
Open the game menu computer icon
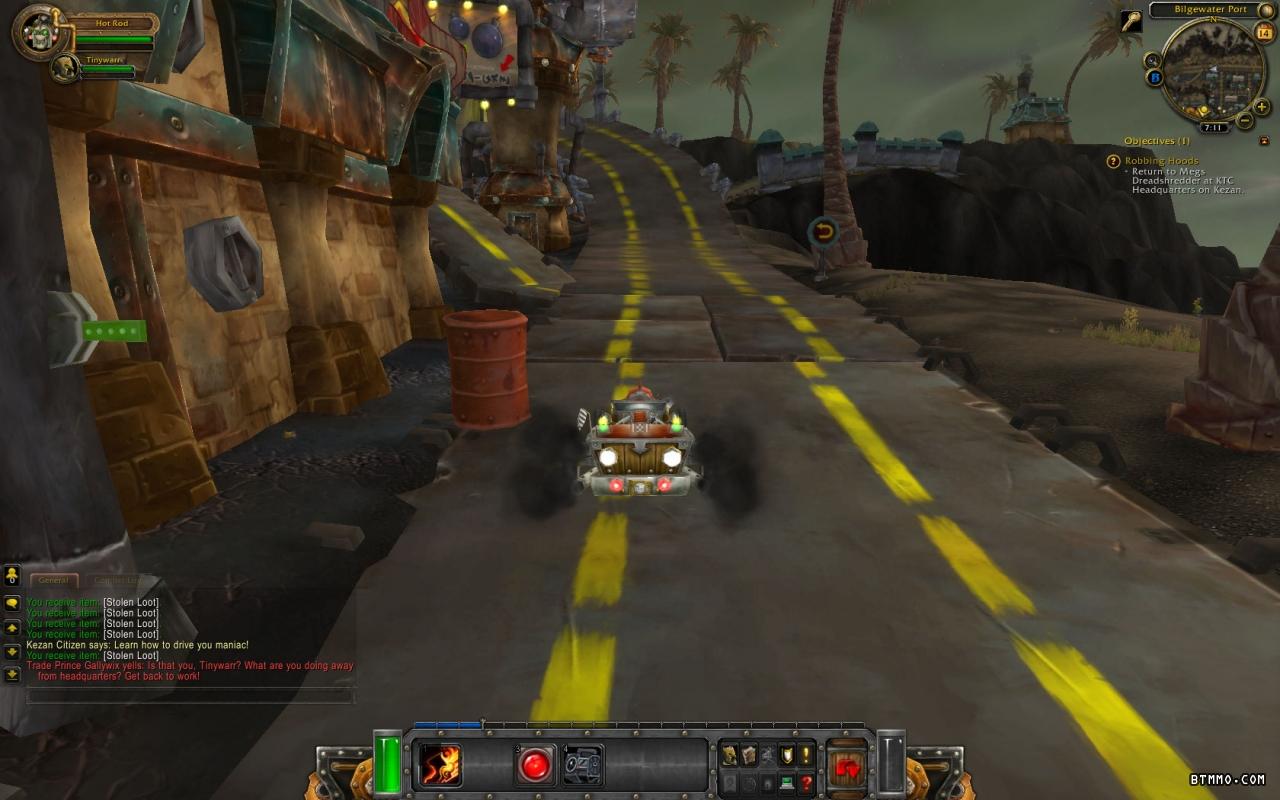tap(787, 783)
